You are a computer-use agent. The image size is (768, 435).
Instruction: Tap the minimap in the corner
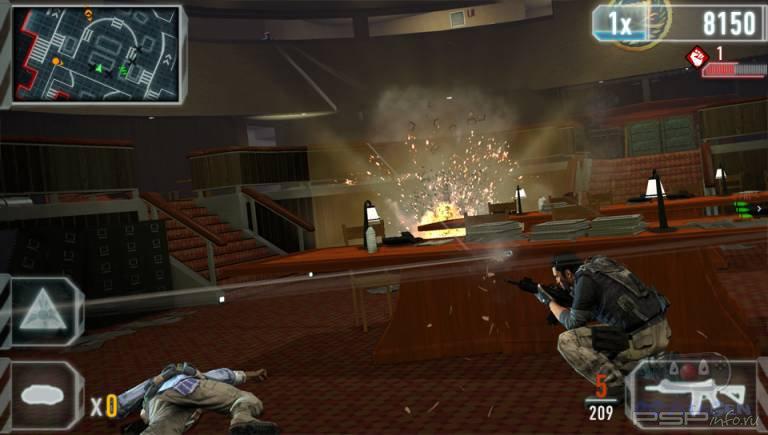(96, 54)
